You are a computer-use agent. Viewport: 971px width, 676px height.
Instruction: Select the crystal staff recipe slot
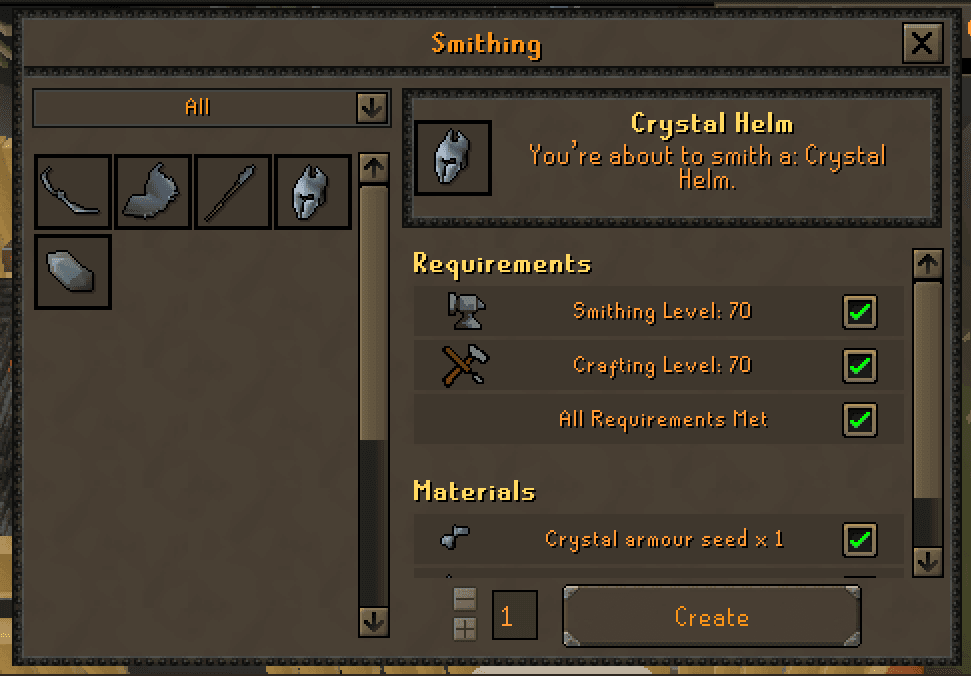233,191
